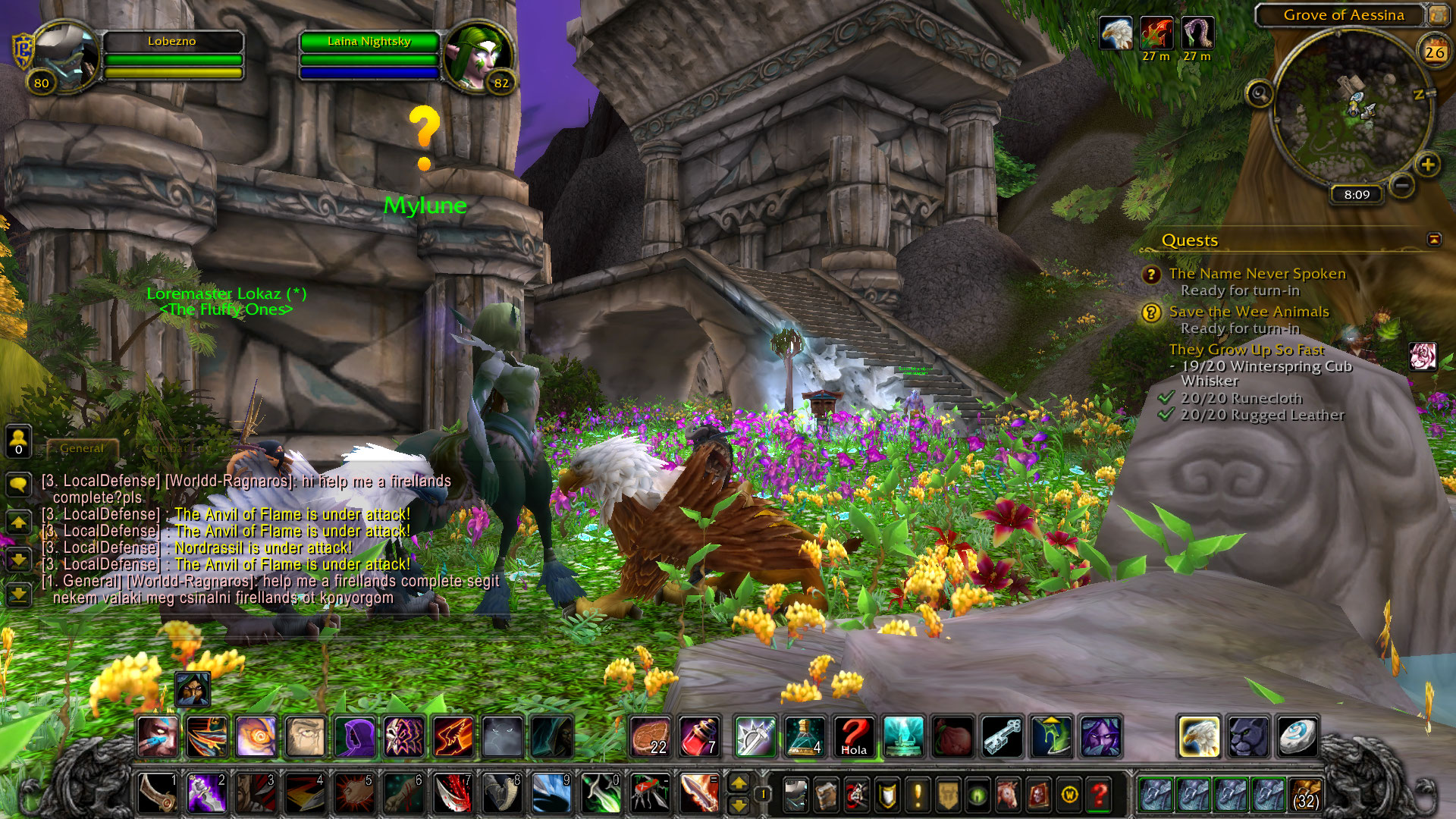Open the mounts horse head micro button

(x=1008, y=795)
